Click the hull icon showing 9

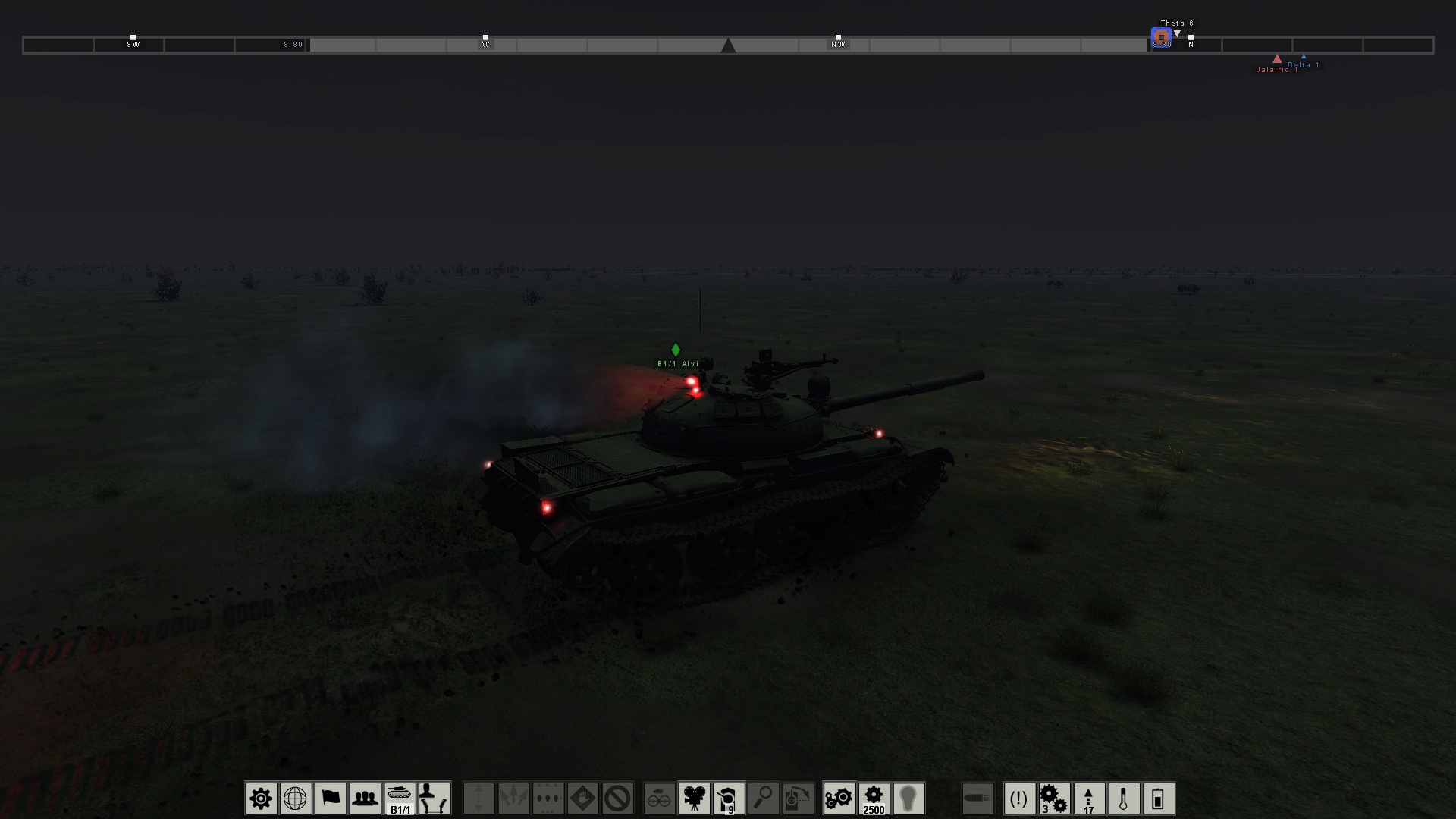point(729,798)
